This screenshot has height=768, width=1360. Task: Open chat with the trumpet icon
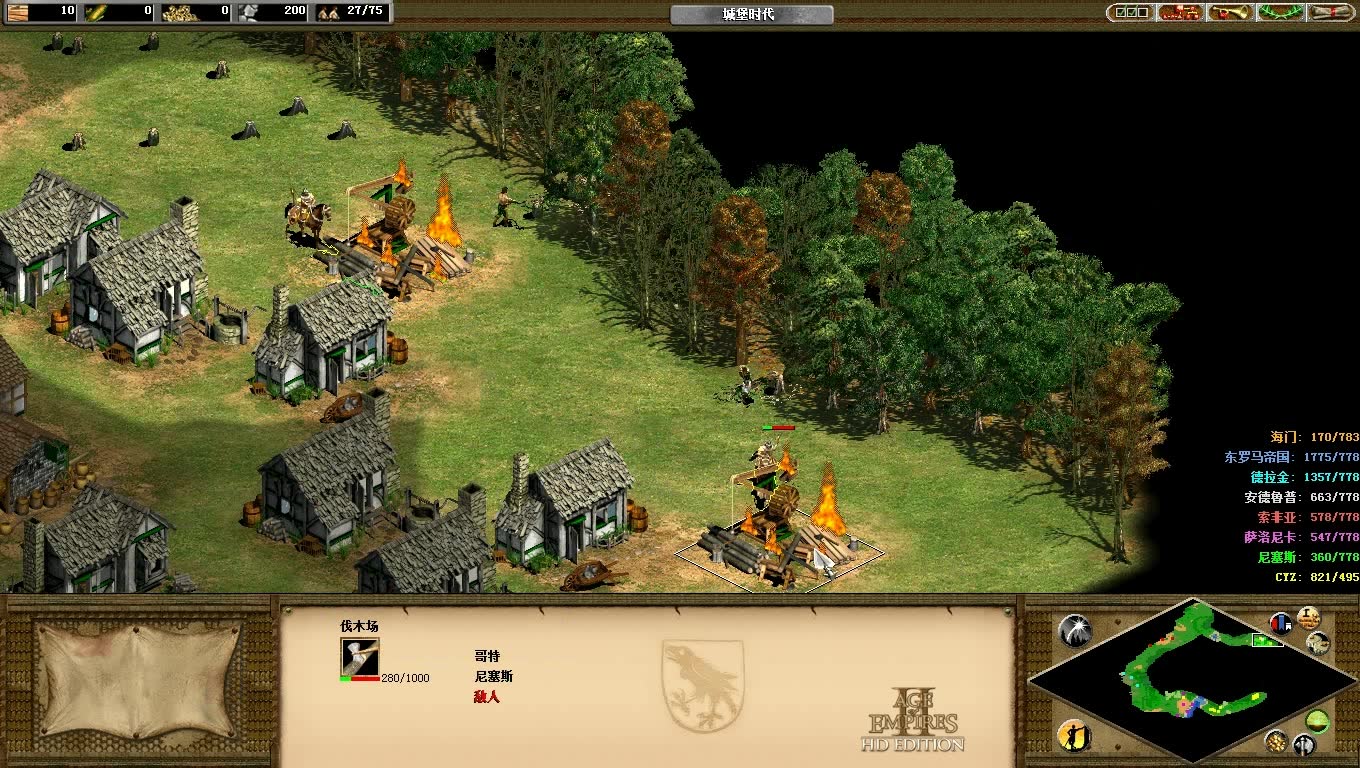(x=1231, y=13)
